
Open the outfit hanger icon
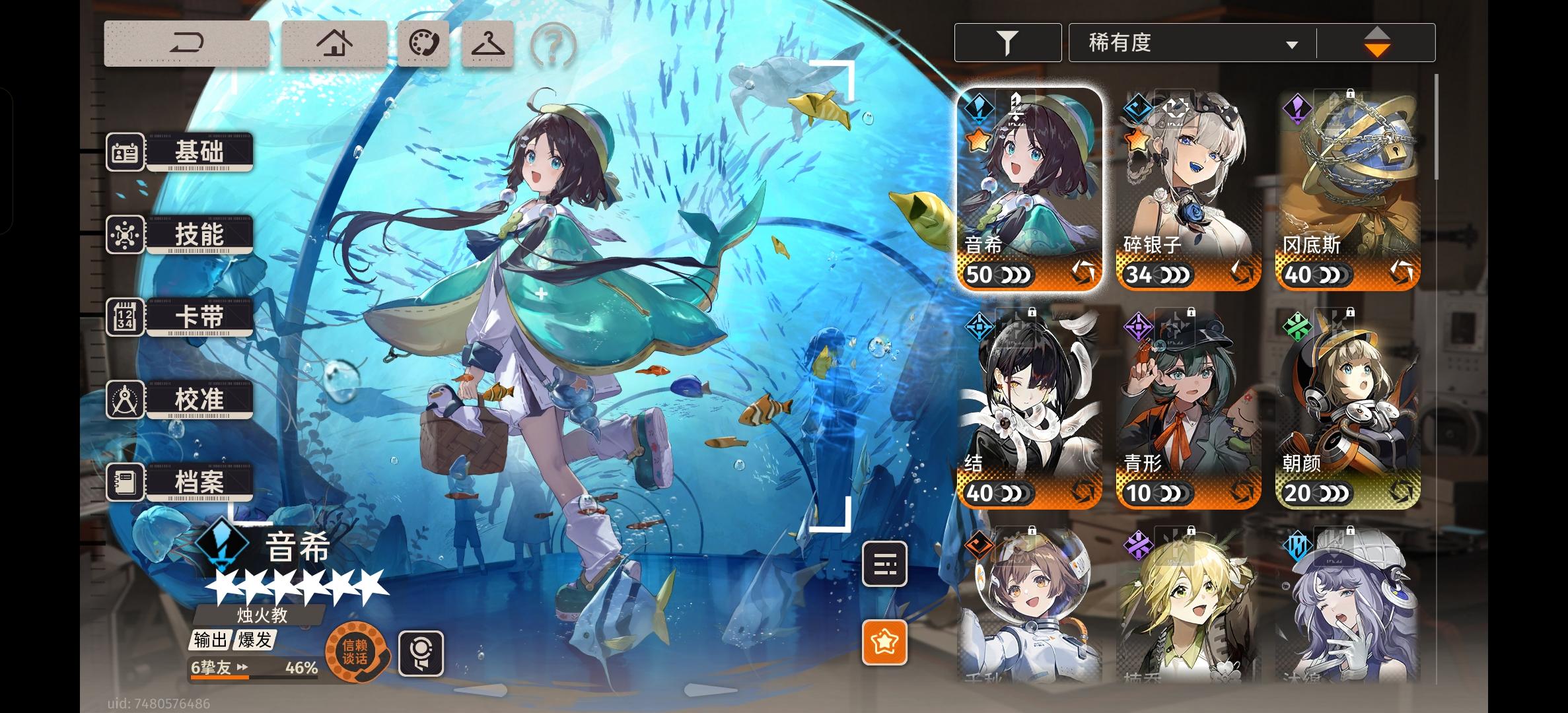(487, 44)
